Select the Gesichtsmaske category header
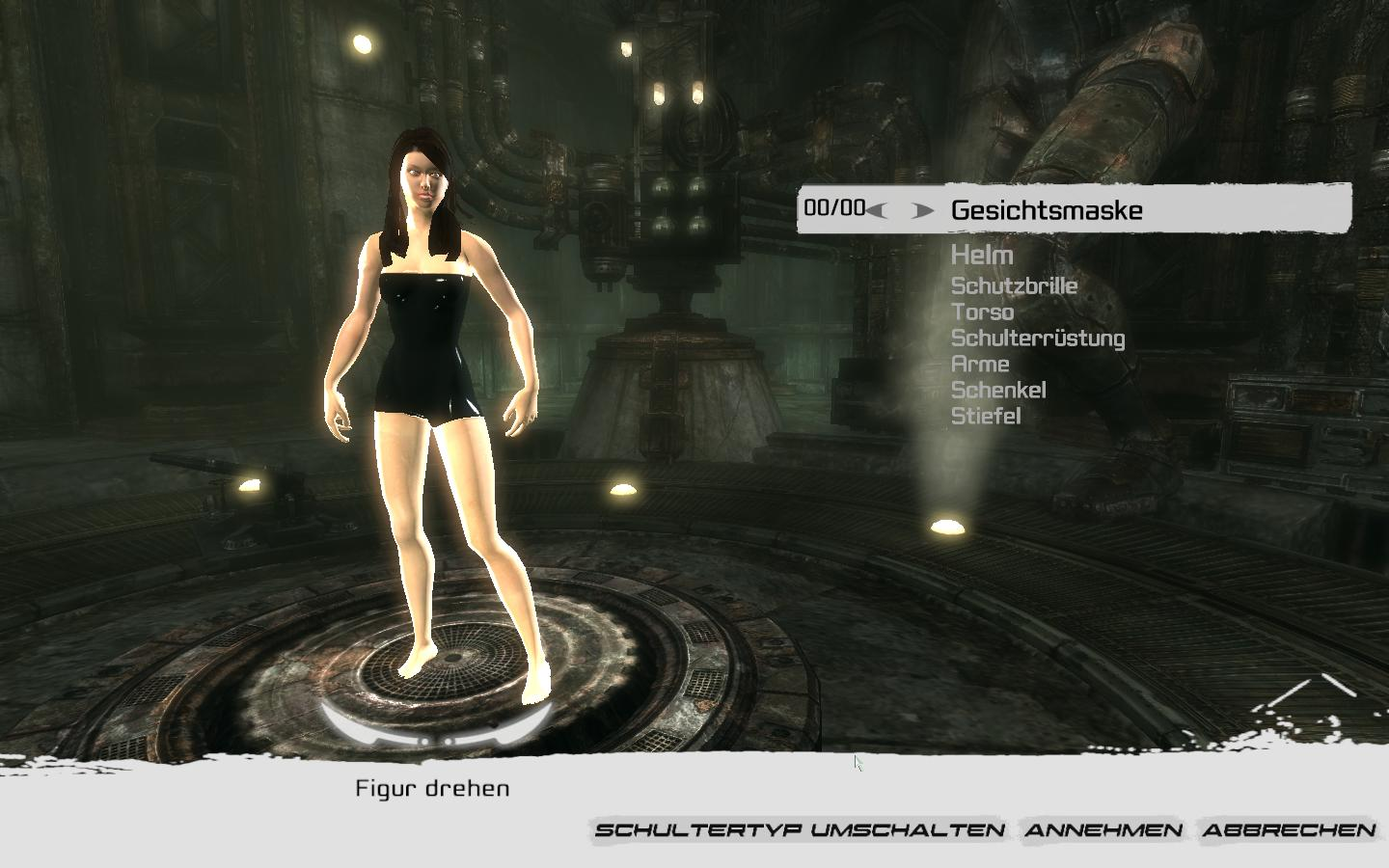 pos(1047,210)
